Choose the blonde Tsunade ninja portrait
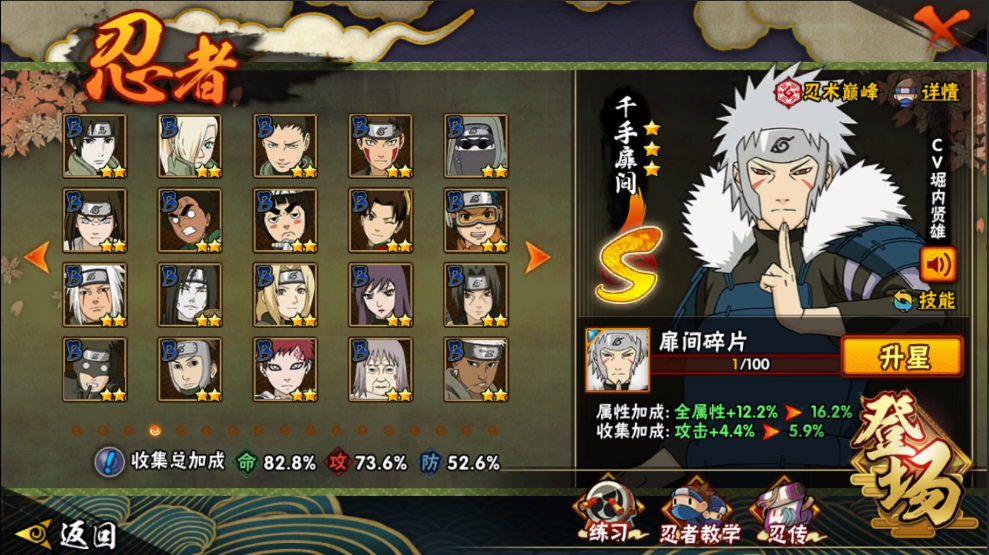 pos(285,295)
